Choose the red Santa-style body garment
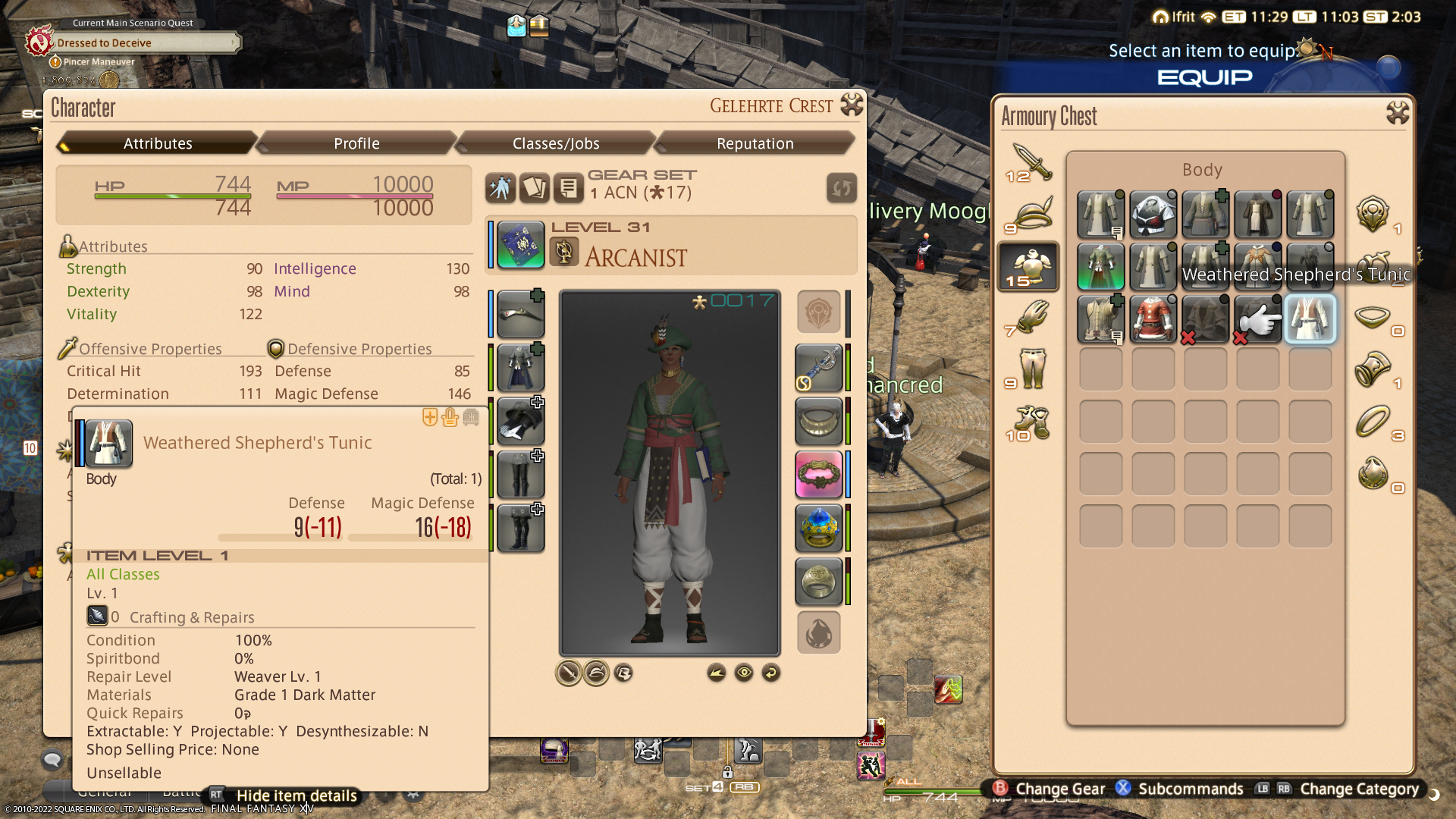This screenshot has width=1456, height=819. tap(1153, 319)
